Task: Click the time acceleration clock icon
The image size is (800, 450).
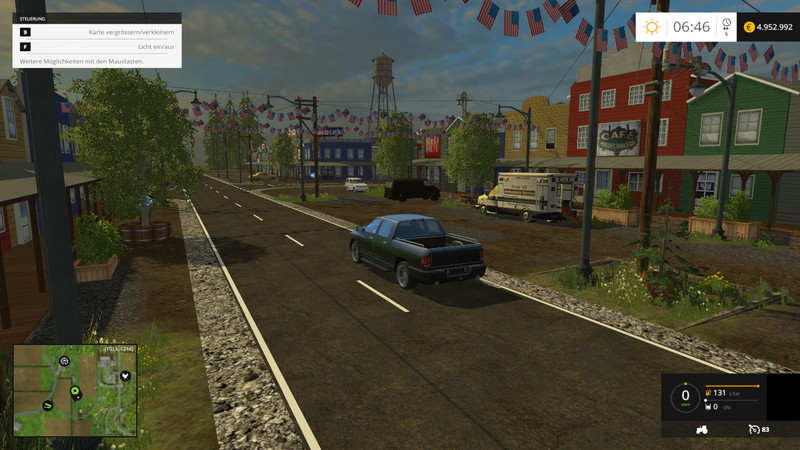Action: tap(726, 26)
